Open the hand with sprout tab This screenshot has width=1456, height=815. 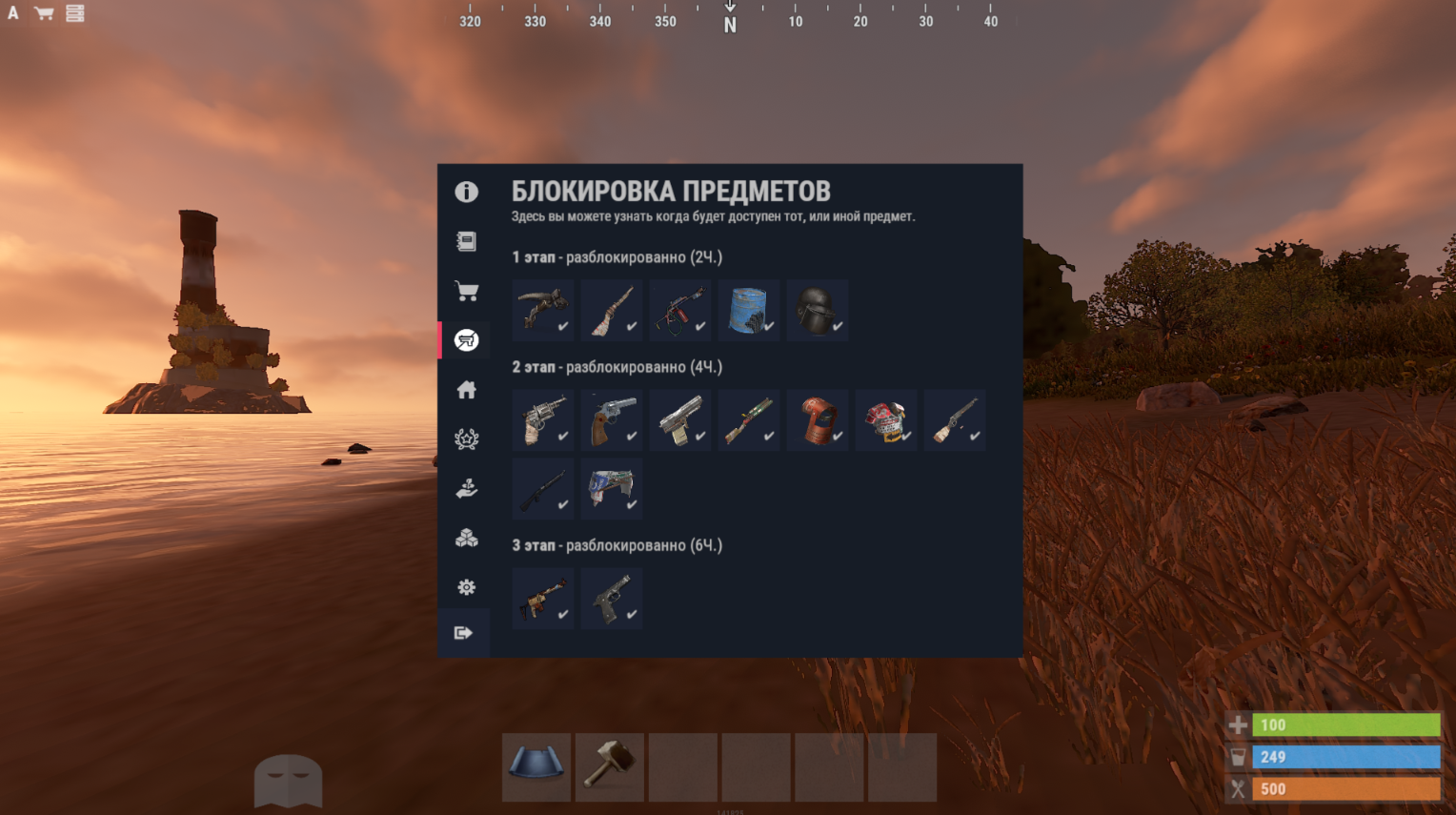click(466, 489)
